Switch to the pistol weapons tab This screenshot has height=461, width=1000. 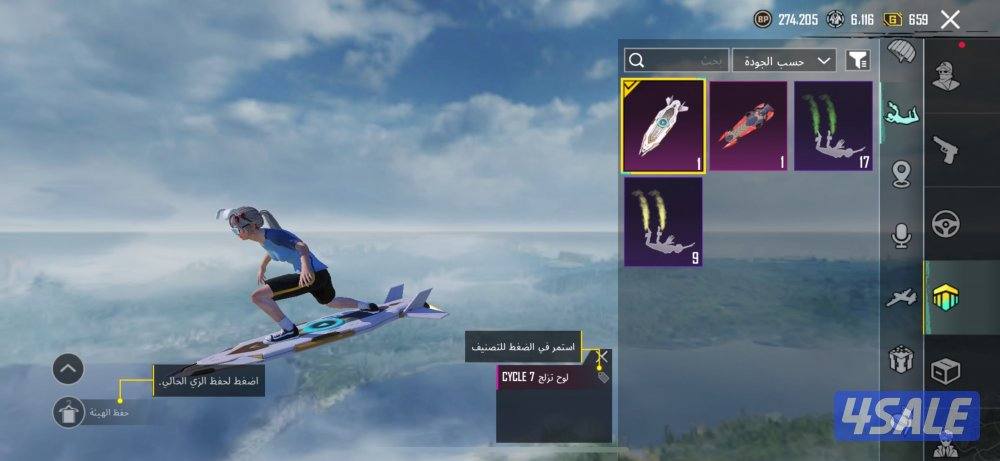coord(945,149)
